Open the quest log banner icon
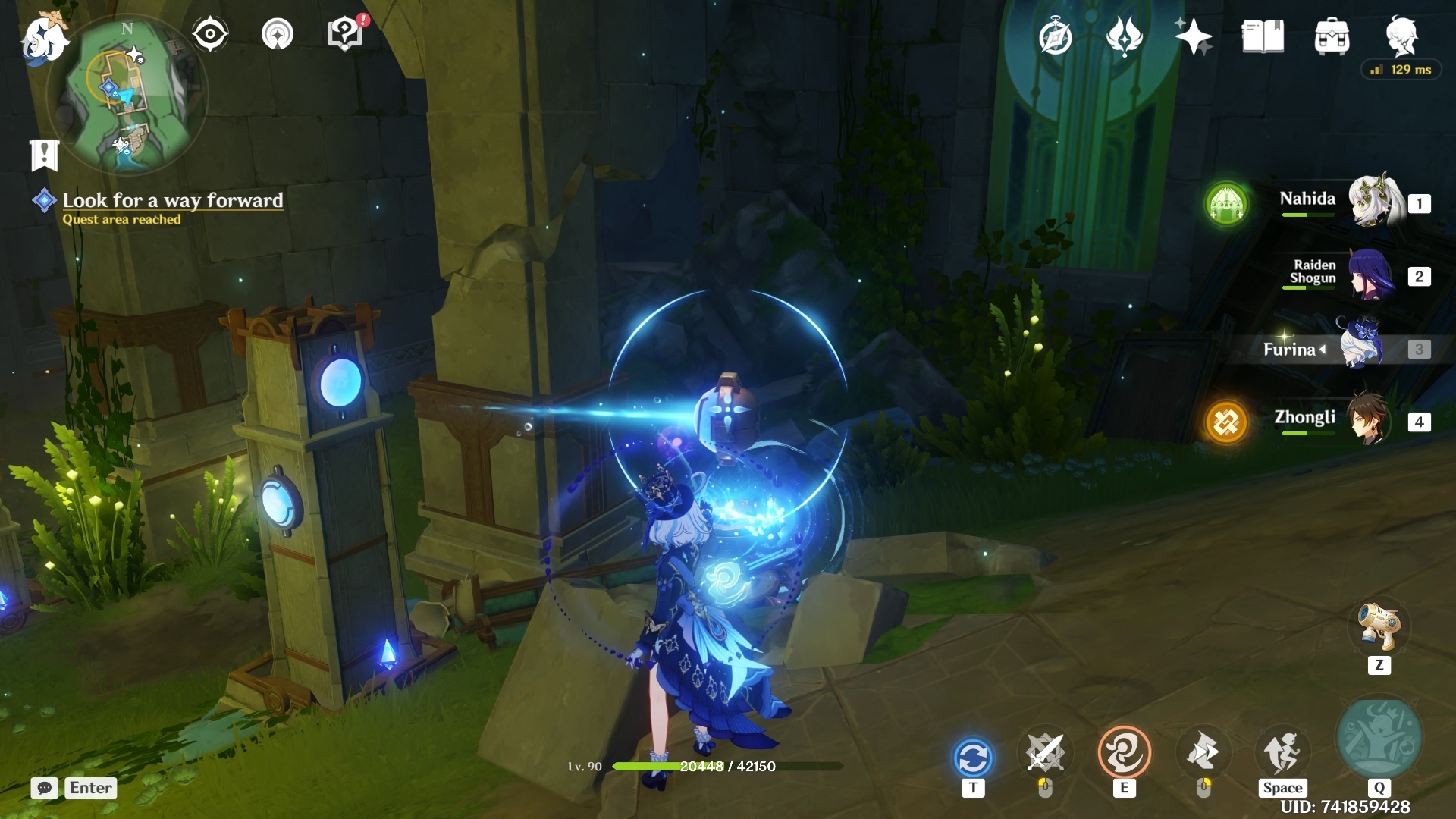This screenshot has width=1456, height=819. pyautogui.click(x=44, y=155)
